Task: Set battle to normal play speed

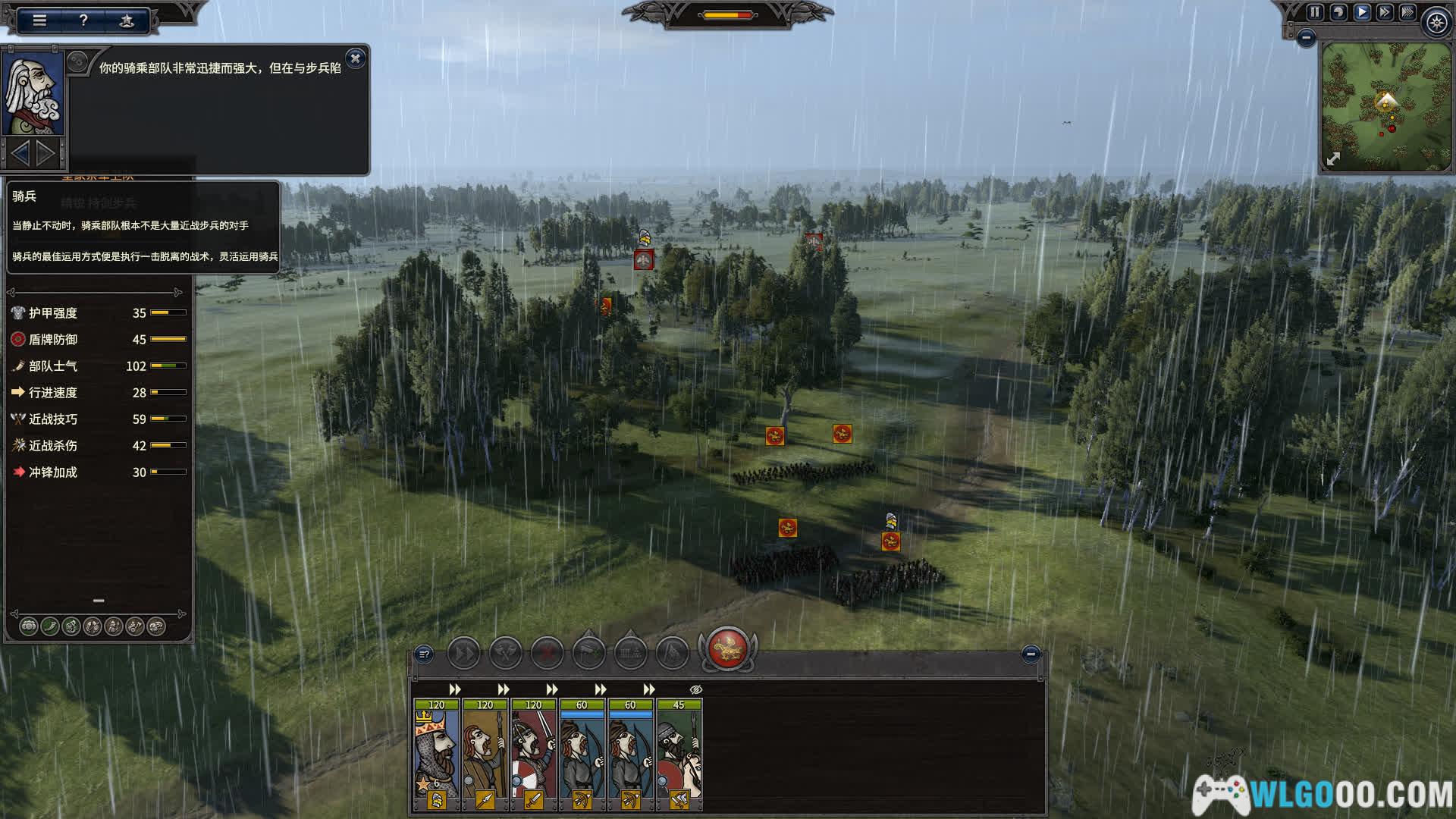Action: pyautogui.click(x=1362, y=12)
